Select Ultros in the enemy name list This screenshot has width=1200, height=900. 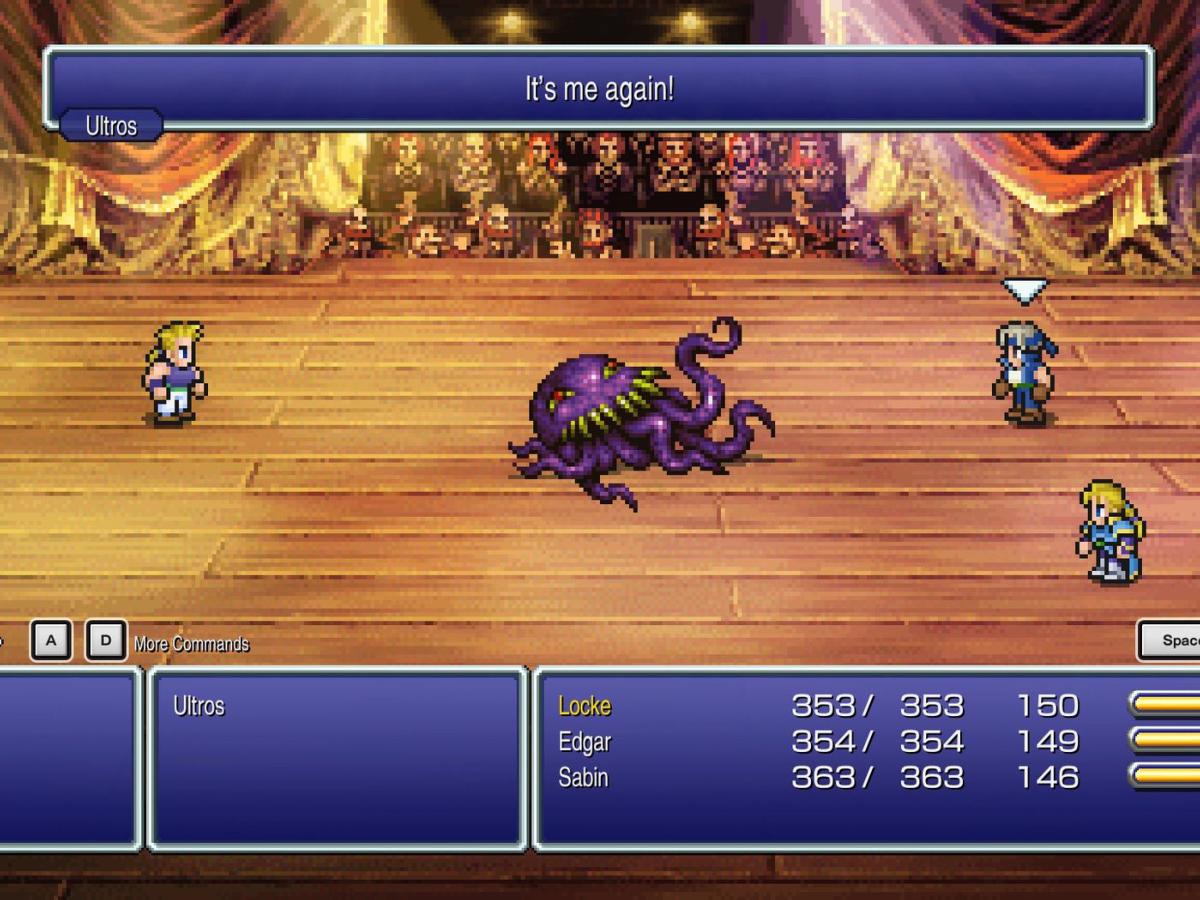199,706
